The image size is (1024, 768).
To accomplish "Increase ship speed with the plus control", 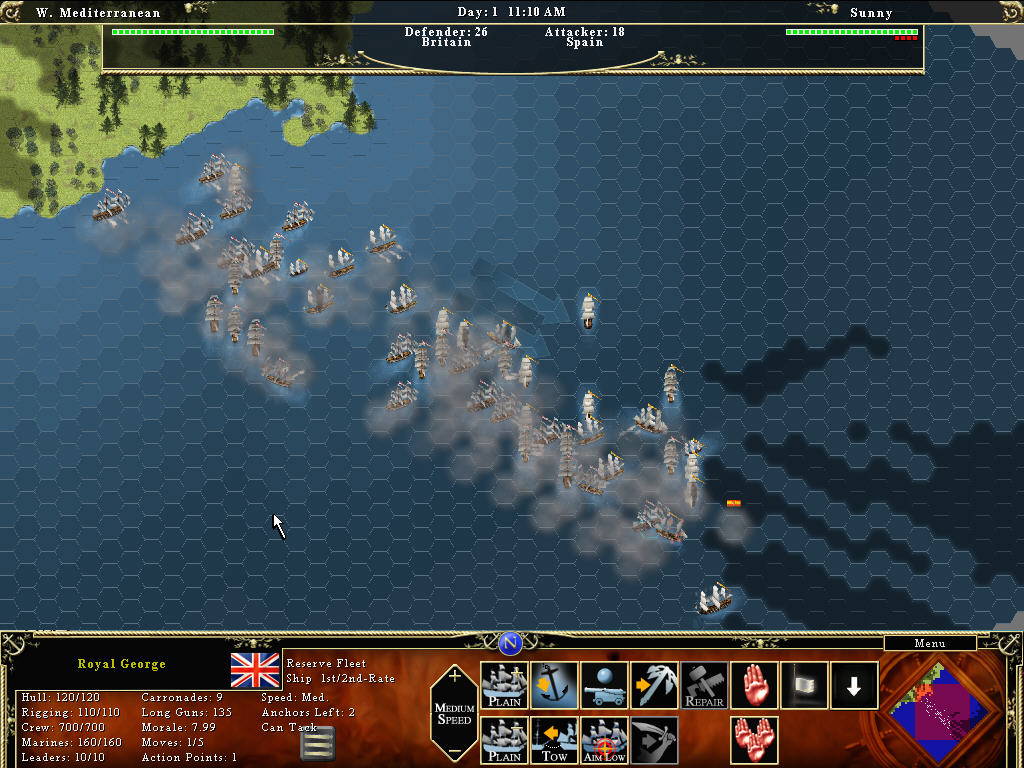I will pyautogui.click(x=455, y=676).
